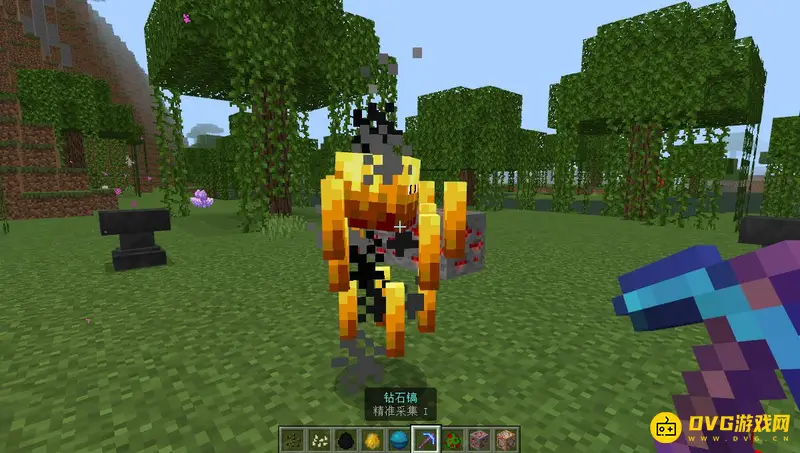The image size is (800, 453).
Task: Choose the black egg hotbar slot
Action: [x=344, y=440]
